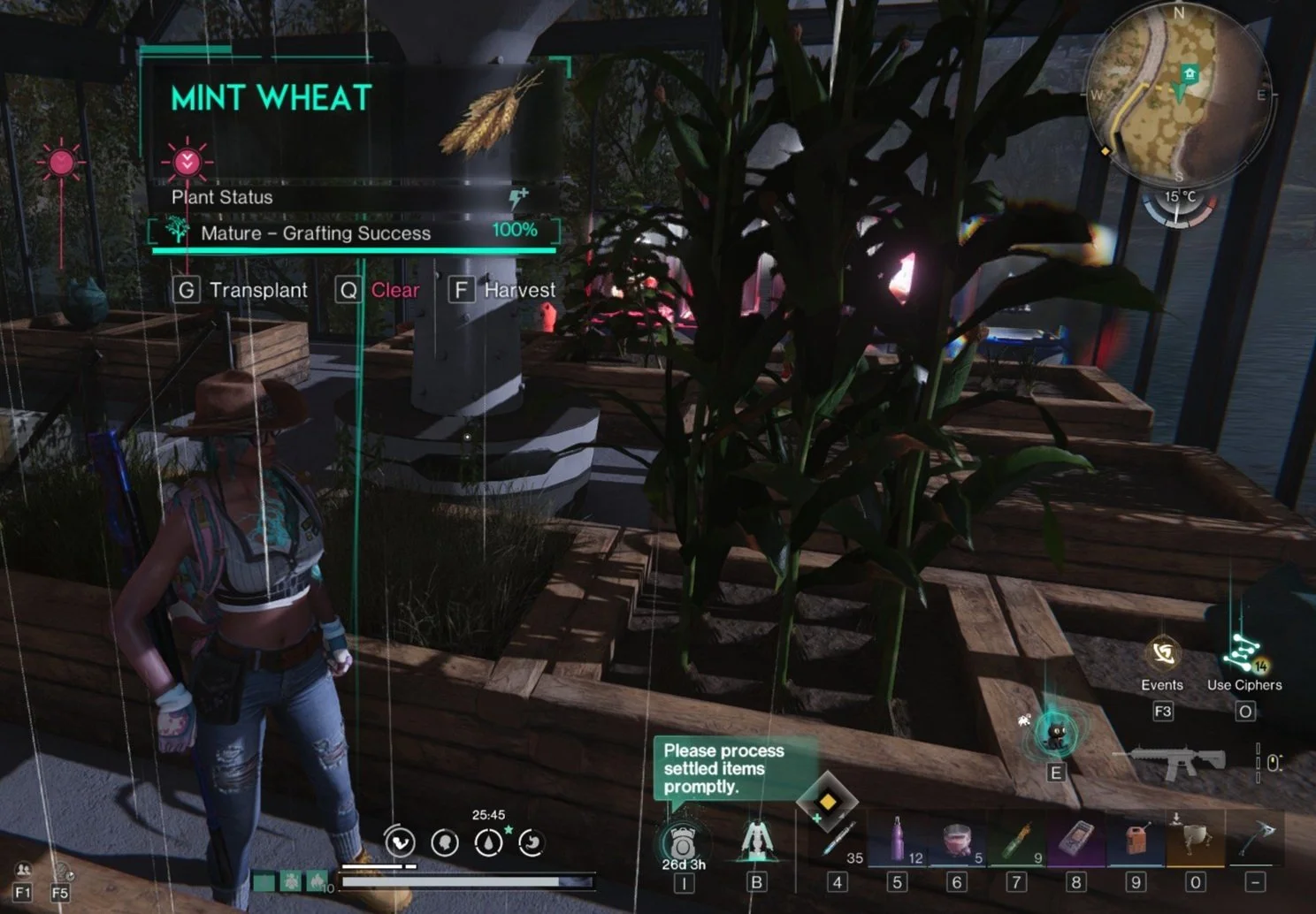Select the orange fuel canister slot
The width and height of the screenshot is (1316, 914).
[x=1136, y=840]
